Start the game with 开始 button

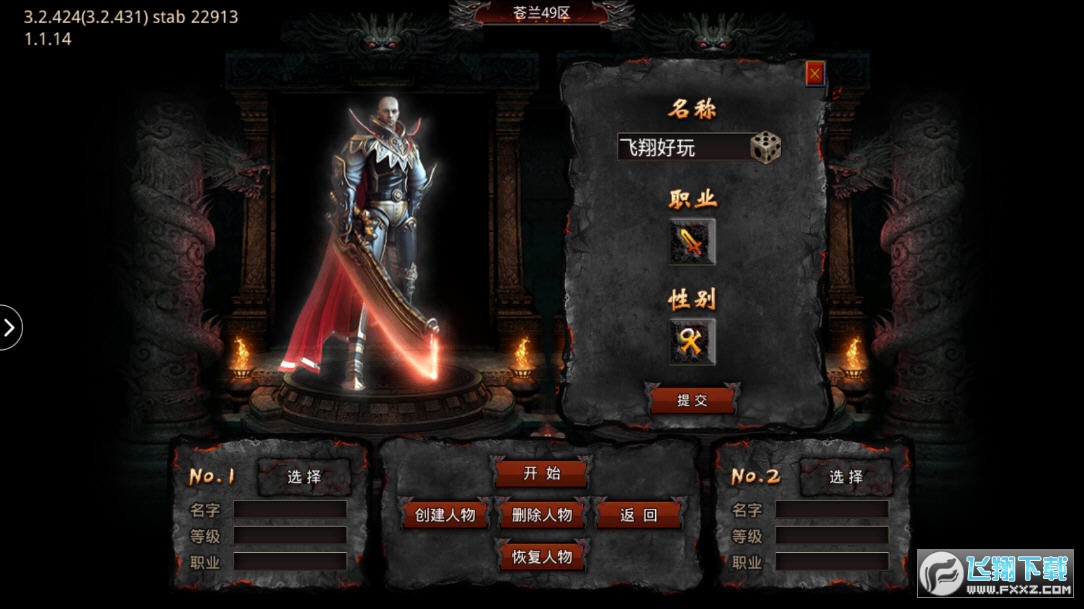(x=541, y=473)
